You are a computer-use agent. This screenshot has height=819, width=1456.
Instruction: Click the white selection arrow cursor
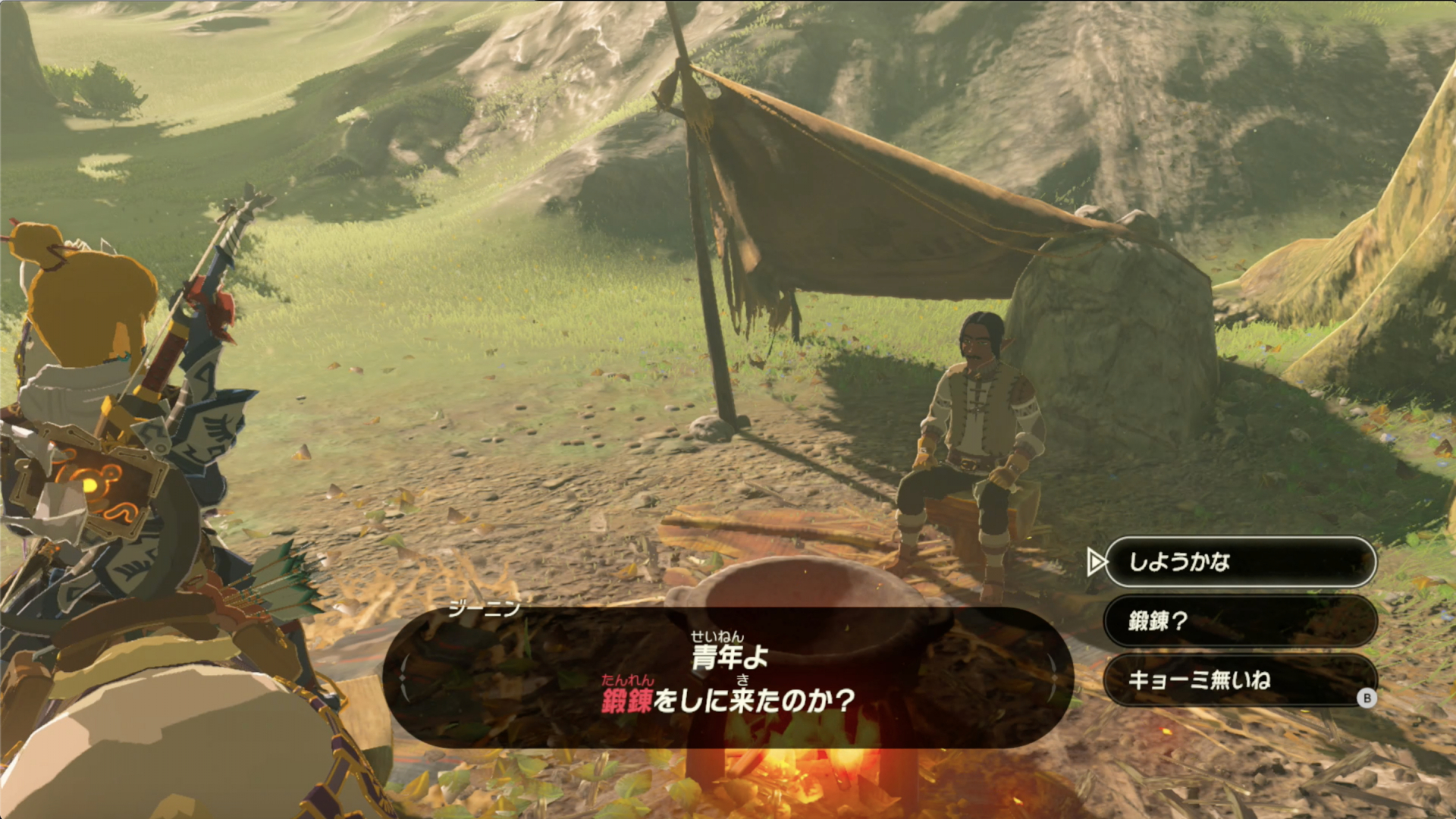coord(1097,563)
